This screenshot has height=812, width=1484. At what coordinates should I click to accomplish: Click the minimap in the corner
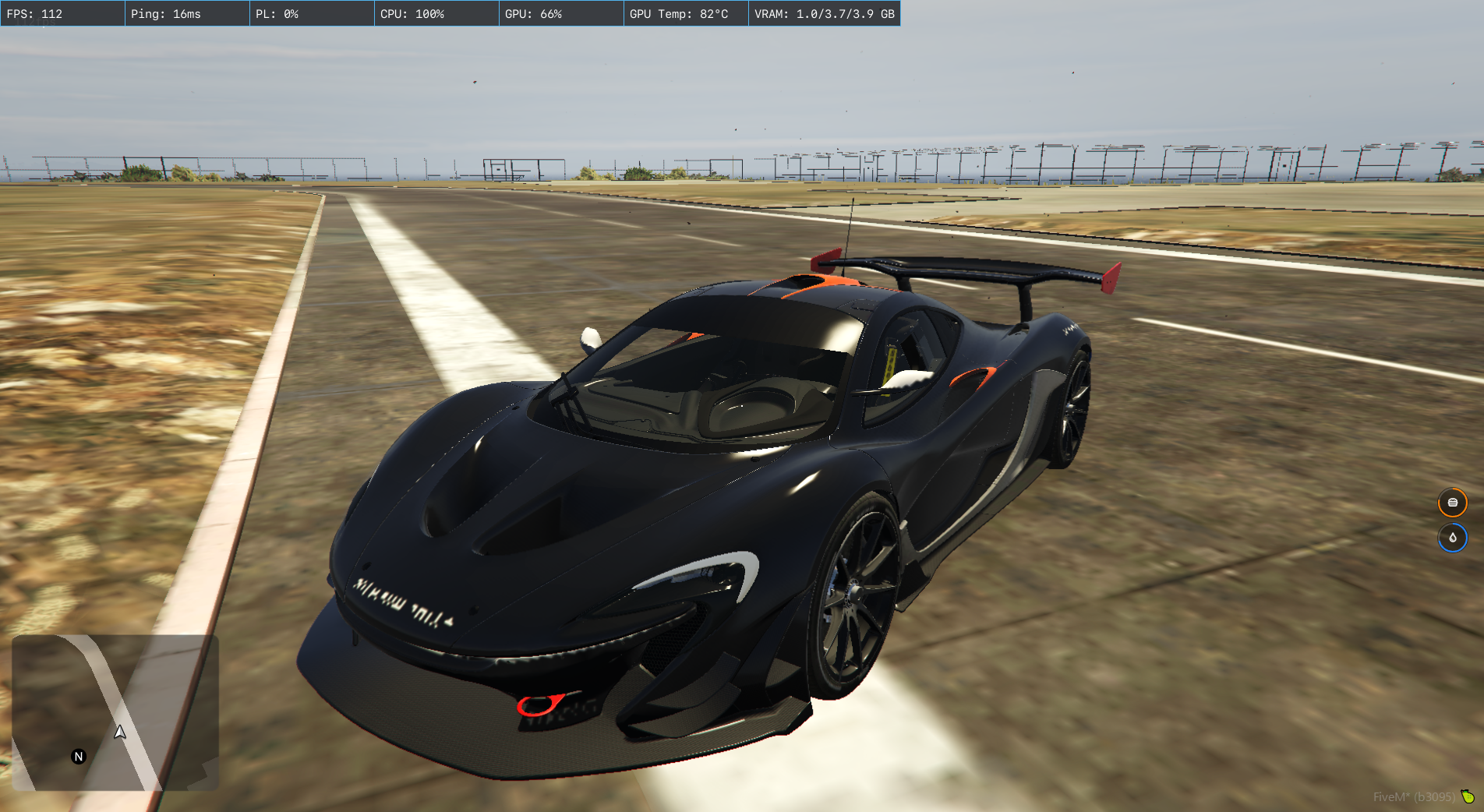pyautogui.click(x=115, y=712)
